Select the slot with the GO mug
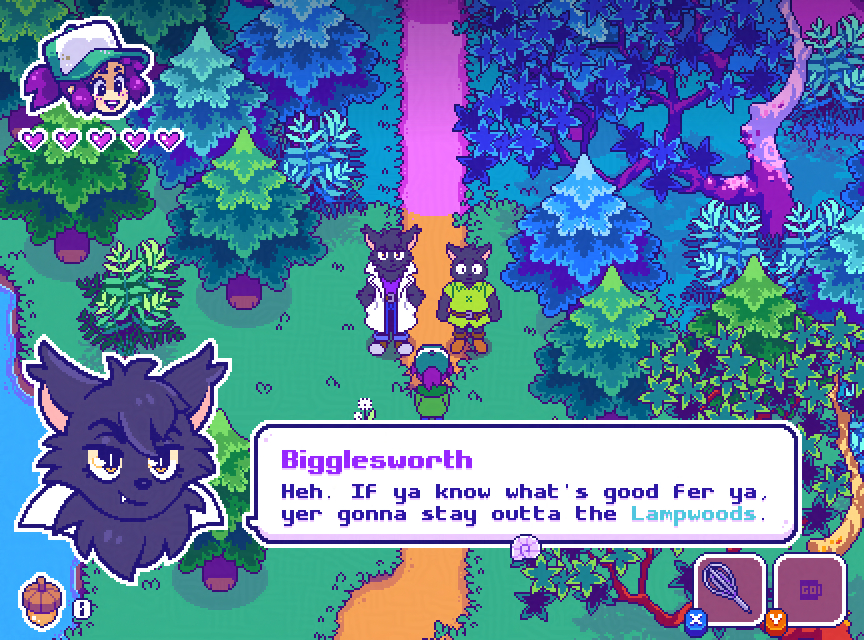864x640 pixels. 810,589
